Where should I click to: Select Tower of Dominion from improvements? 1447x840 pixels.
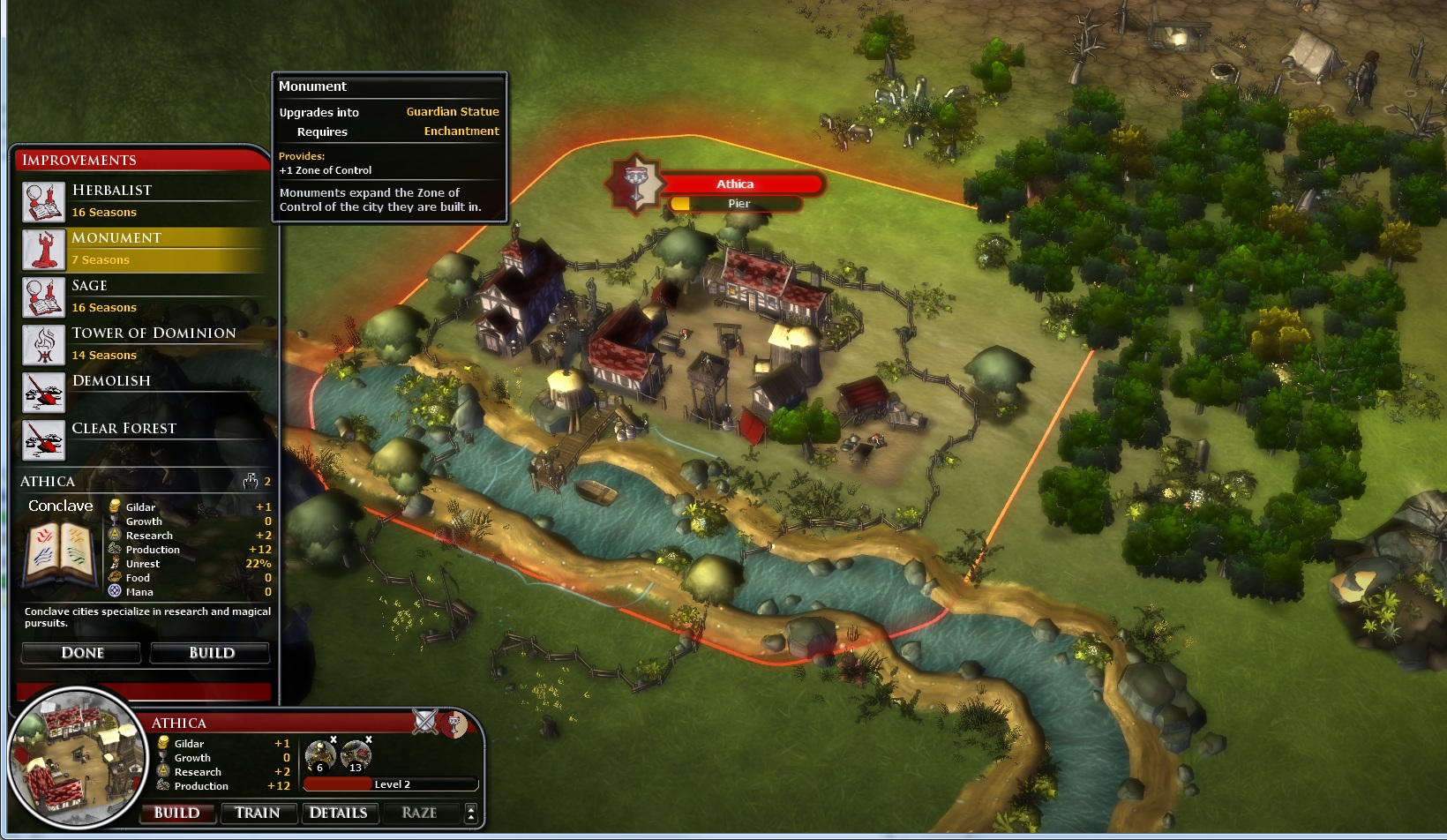[x=141, y=344]
